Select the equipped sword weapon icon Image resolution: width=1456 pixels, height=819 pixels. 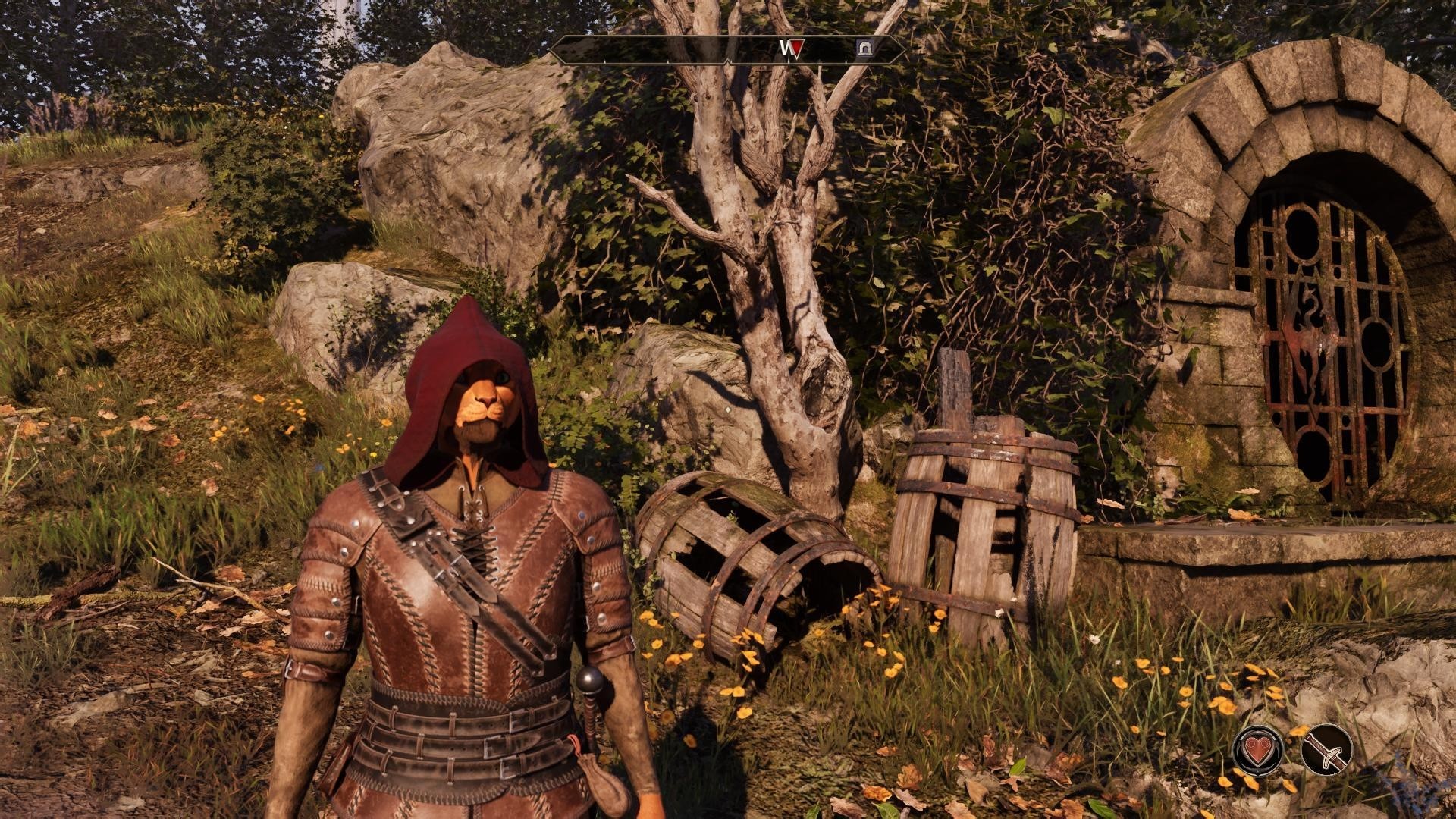pos(1326,749)
